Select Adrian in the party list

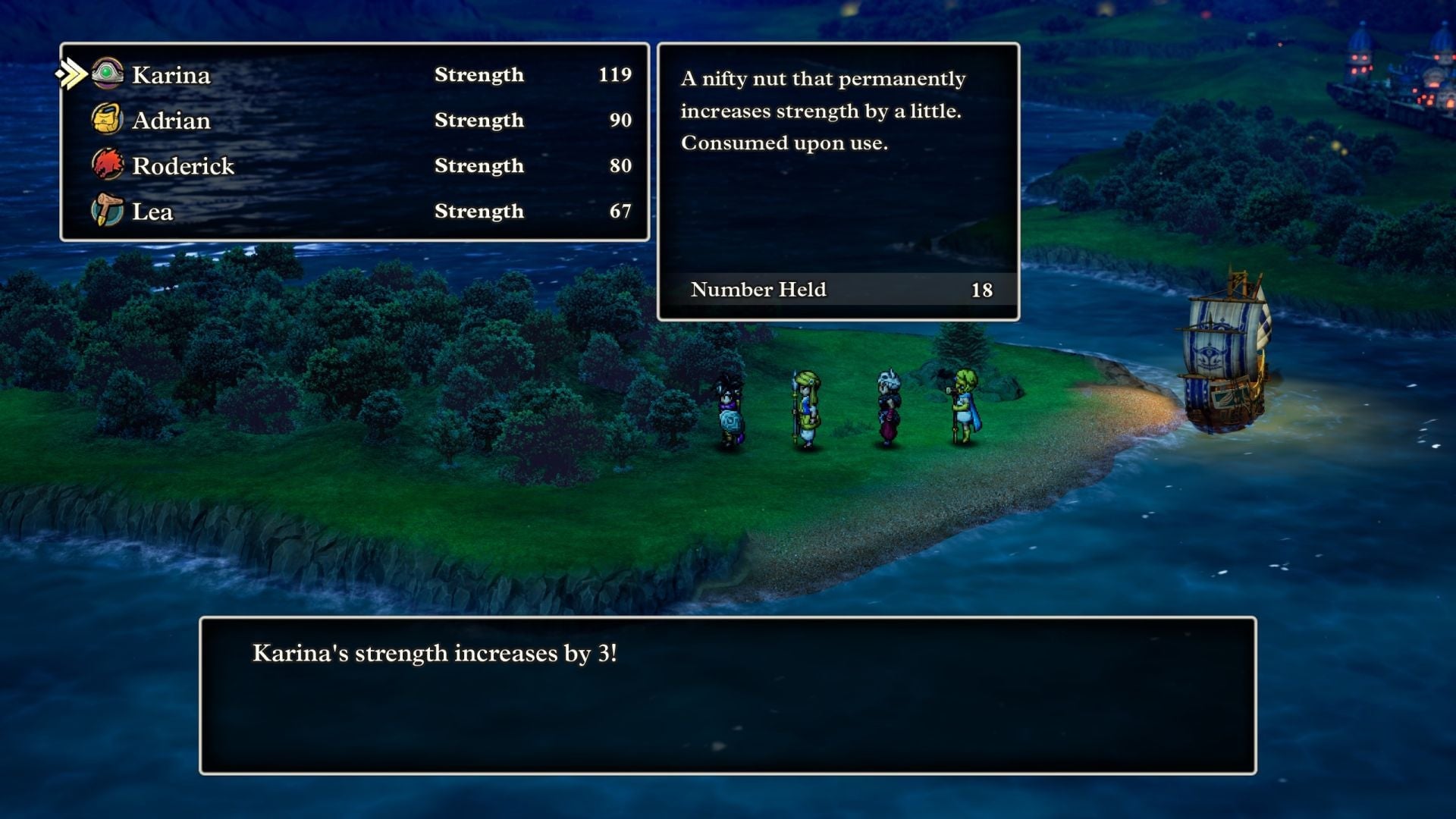172,121
